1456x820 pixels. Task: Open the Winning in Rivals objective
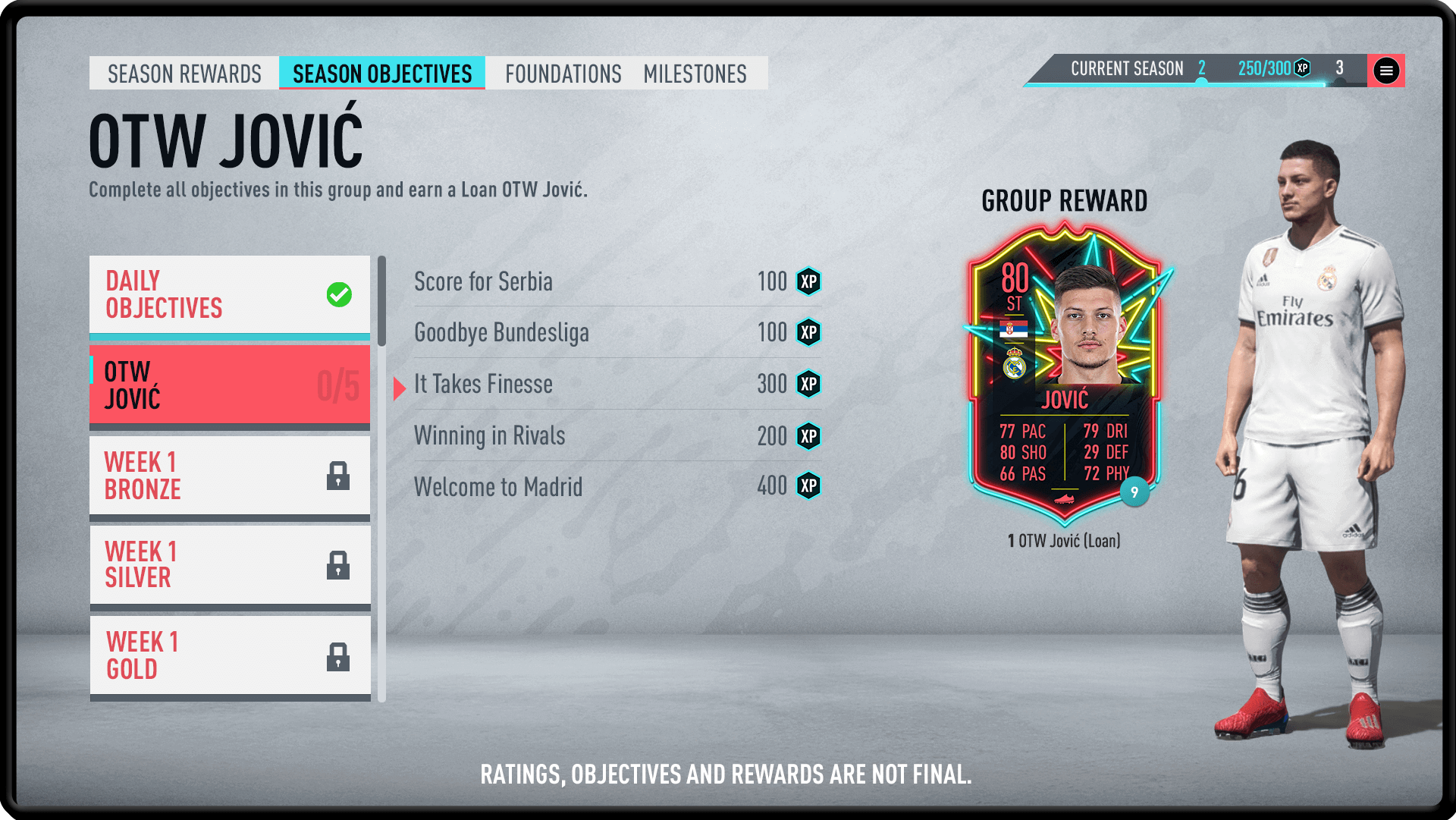(x=617, y=435)
